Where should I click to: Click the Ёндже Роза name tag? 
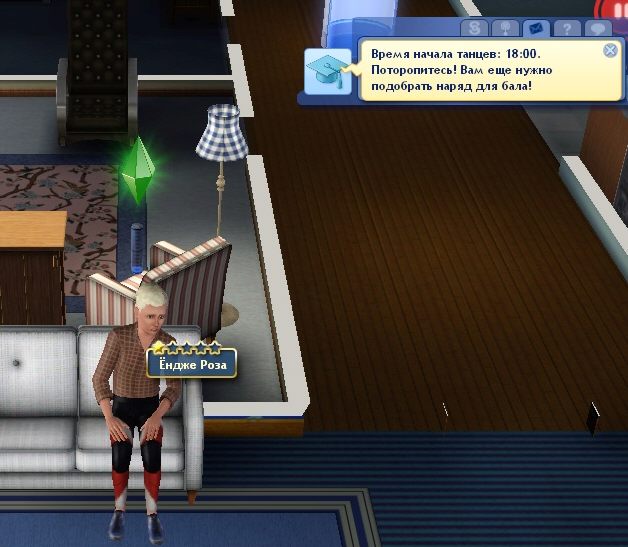pos(192,364)
